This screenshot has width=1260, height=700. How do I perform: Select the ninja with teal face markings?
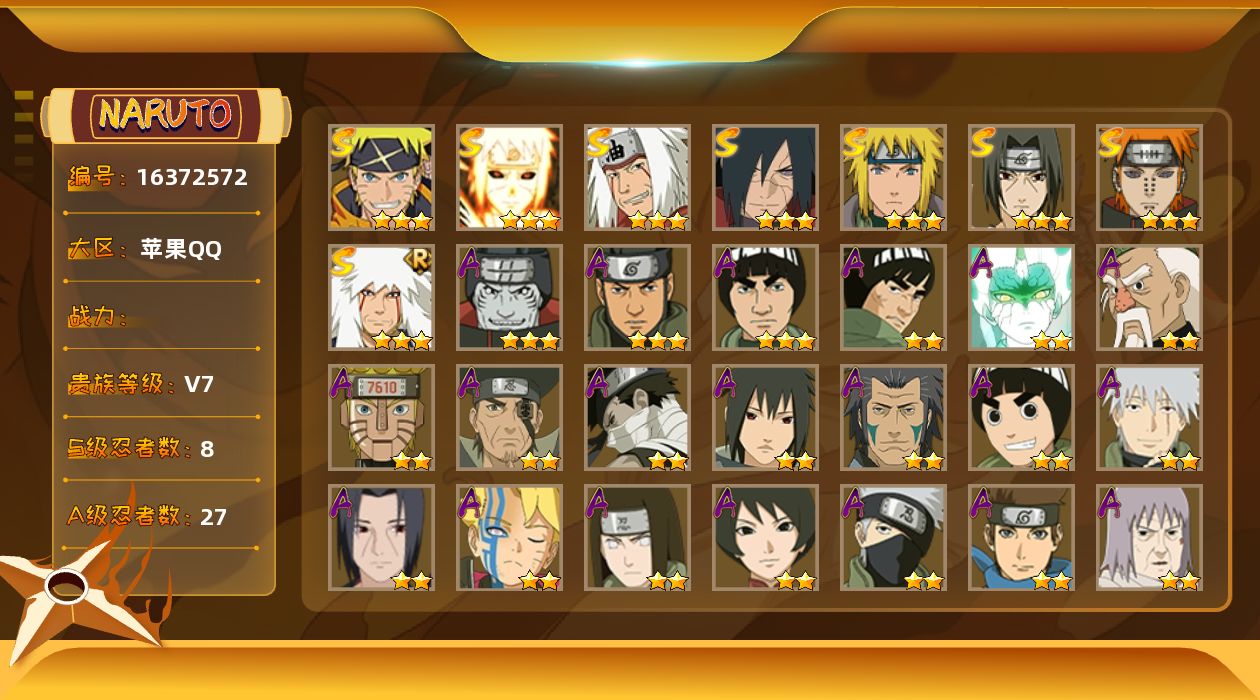click(x=893, y=418)
